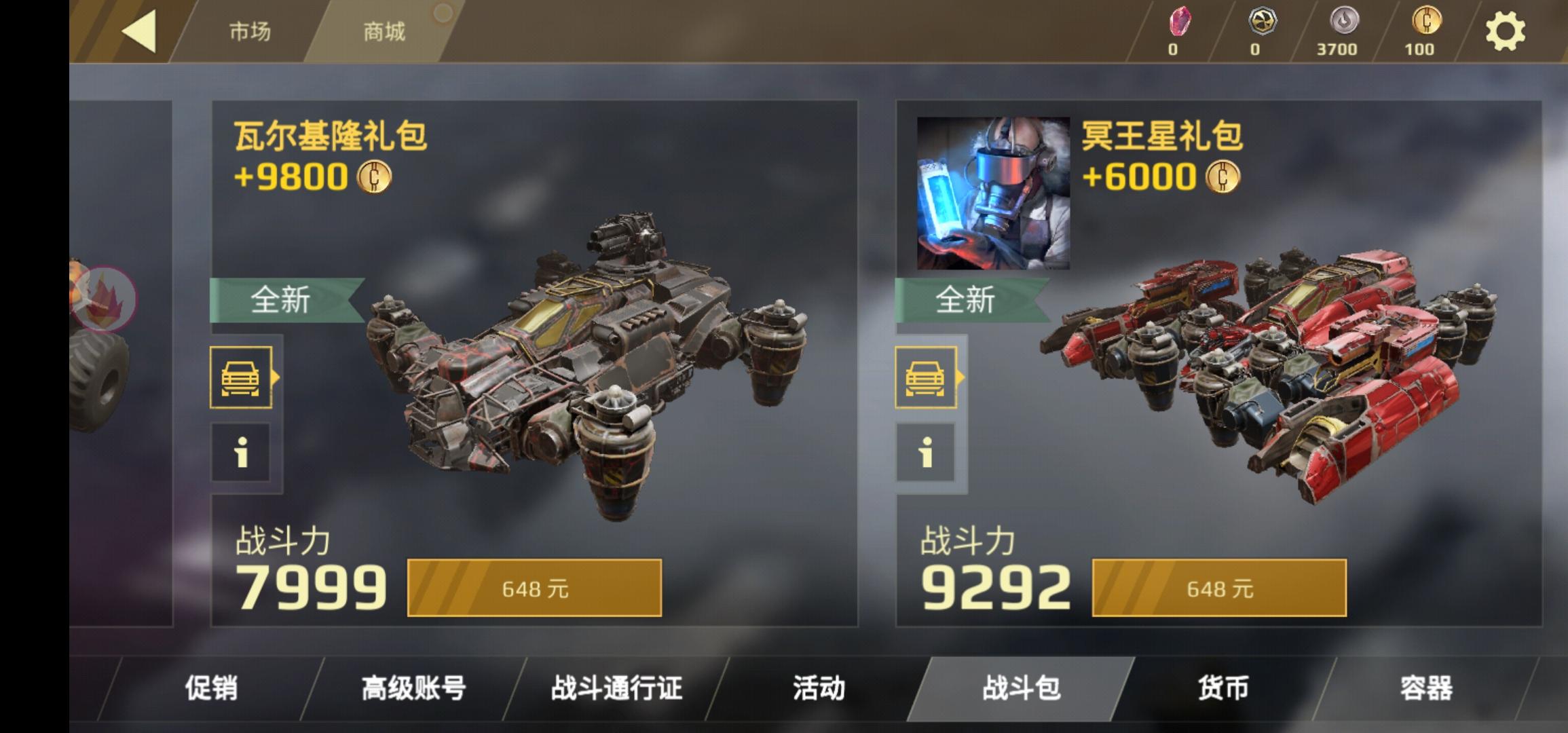Viewport: 1568px width, 733px height.
Task: Go back with the arrow button
Action: point(139,31)
